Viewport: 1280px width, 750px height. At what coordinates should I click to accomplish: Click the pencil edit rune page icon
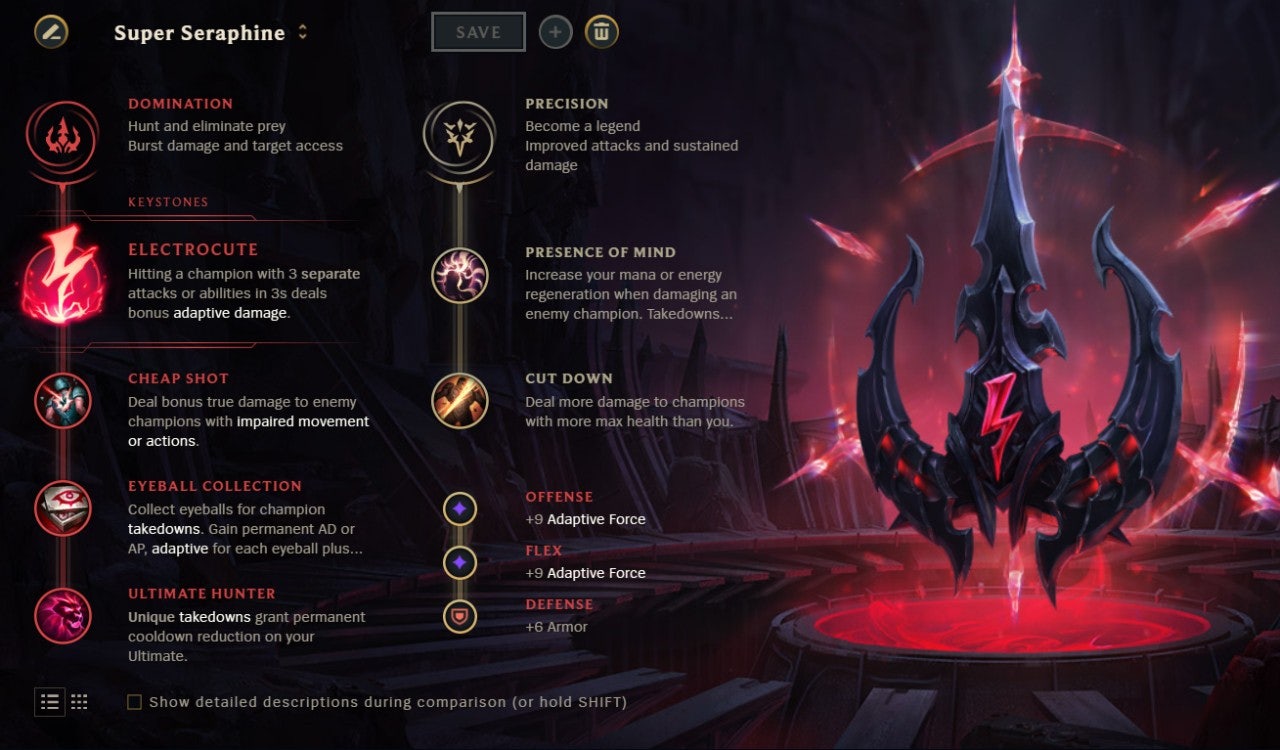51,32
